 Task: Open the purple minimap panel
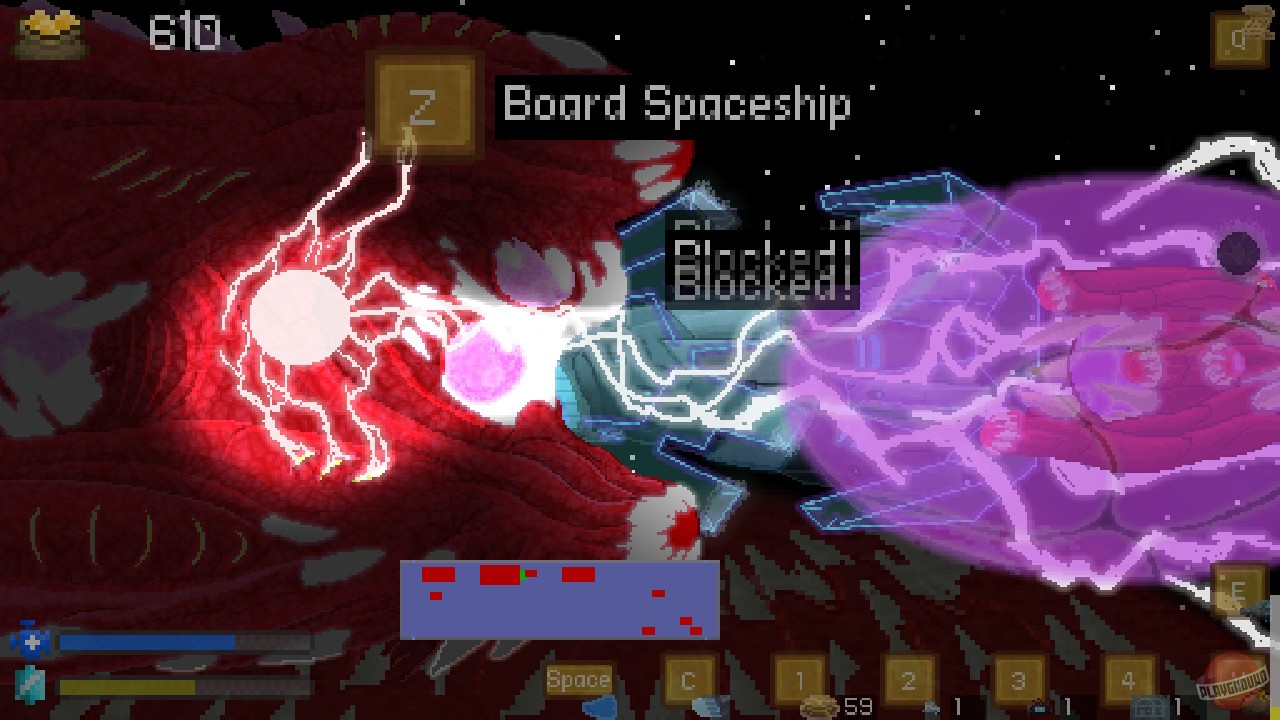[x=560, y=600]
